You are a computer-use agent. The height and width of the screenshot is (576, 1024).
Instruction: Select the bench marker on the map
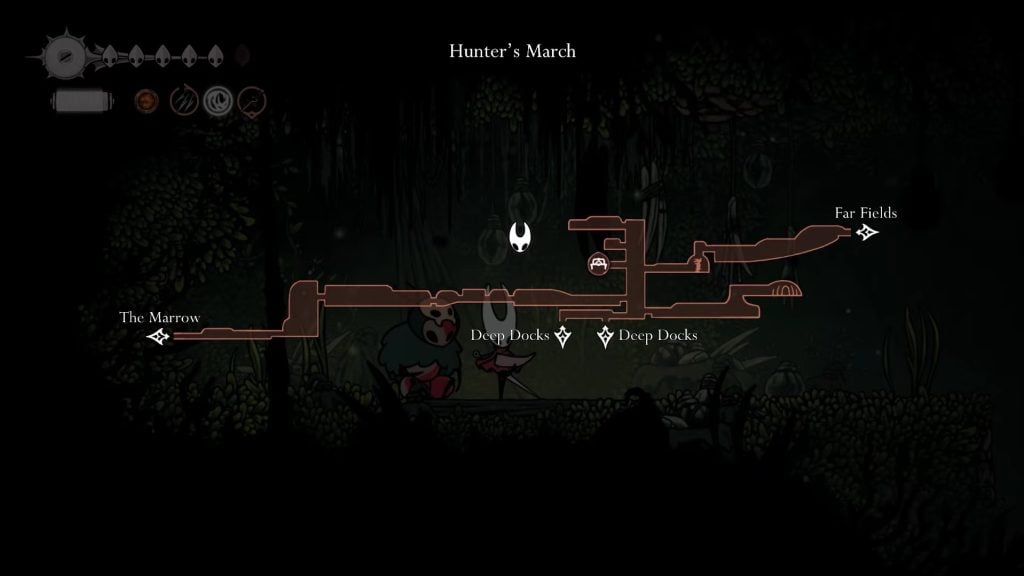[x=598, y=264]
